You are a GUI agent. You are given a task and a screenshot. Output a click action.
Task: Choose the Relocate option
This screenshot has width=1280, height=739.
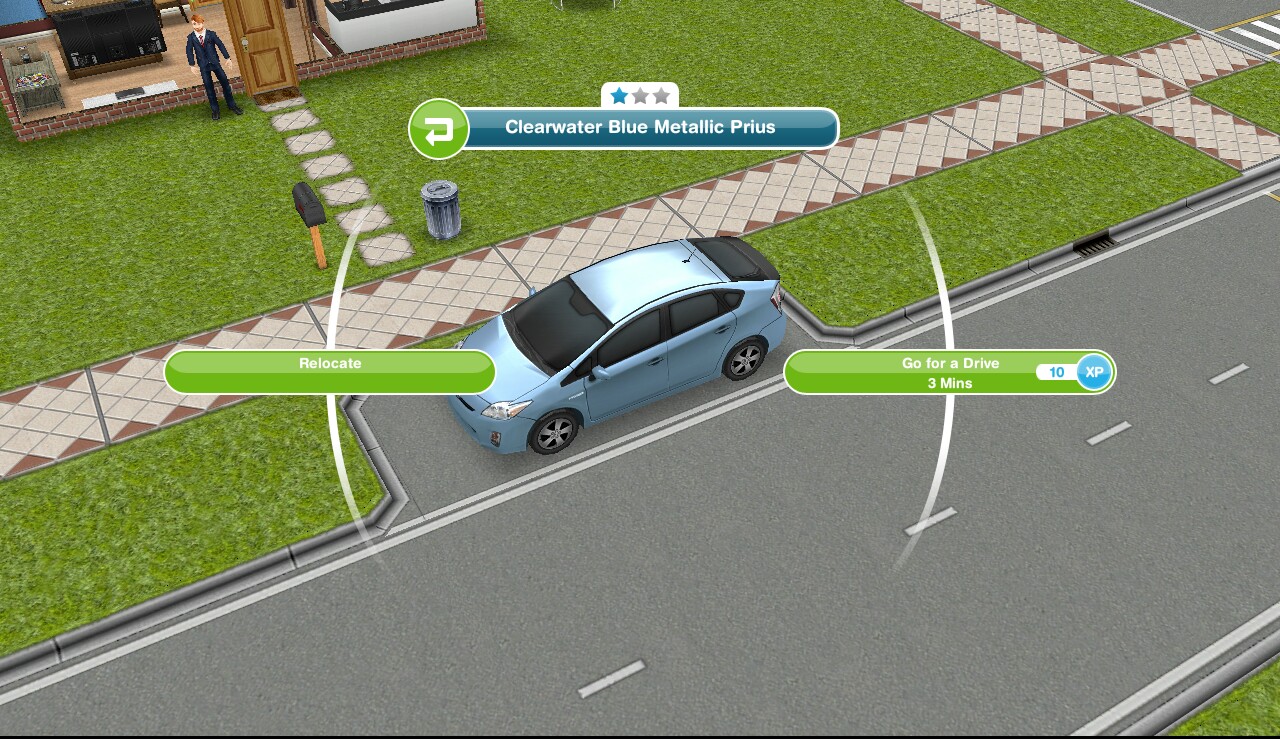[330, 371]
